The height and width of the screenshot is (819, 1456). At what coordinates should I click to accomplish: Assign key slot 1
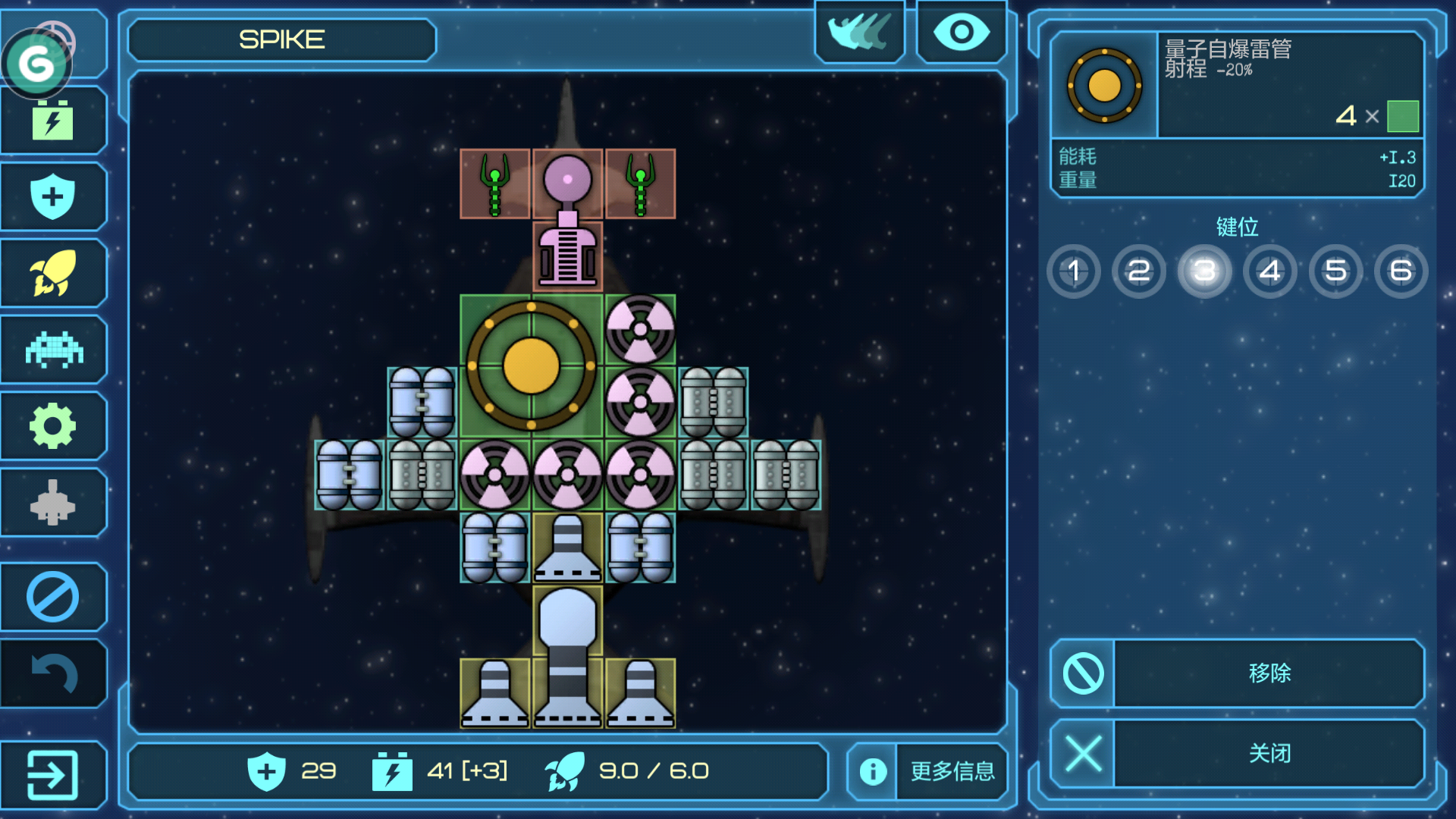[1074, 271]
